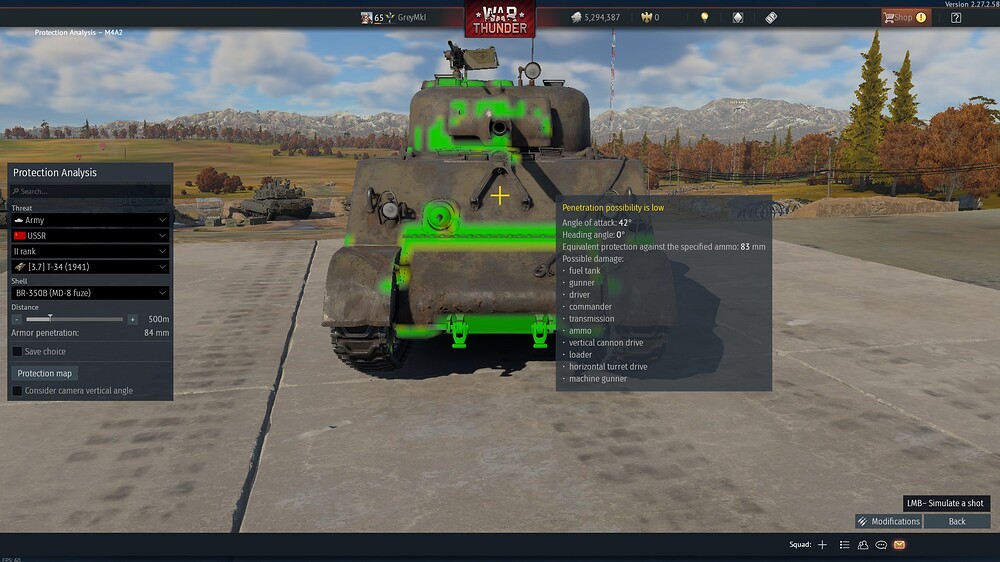
Task: Add a squad member with the plus icon
Action: 822,545
